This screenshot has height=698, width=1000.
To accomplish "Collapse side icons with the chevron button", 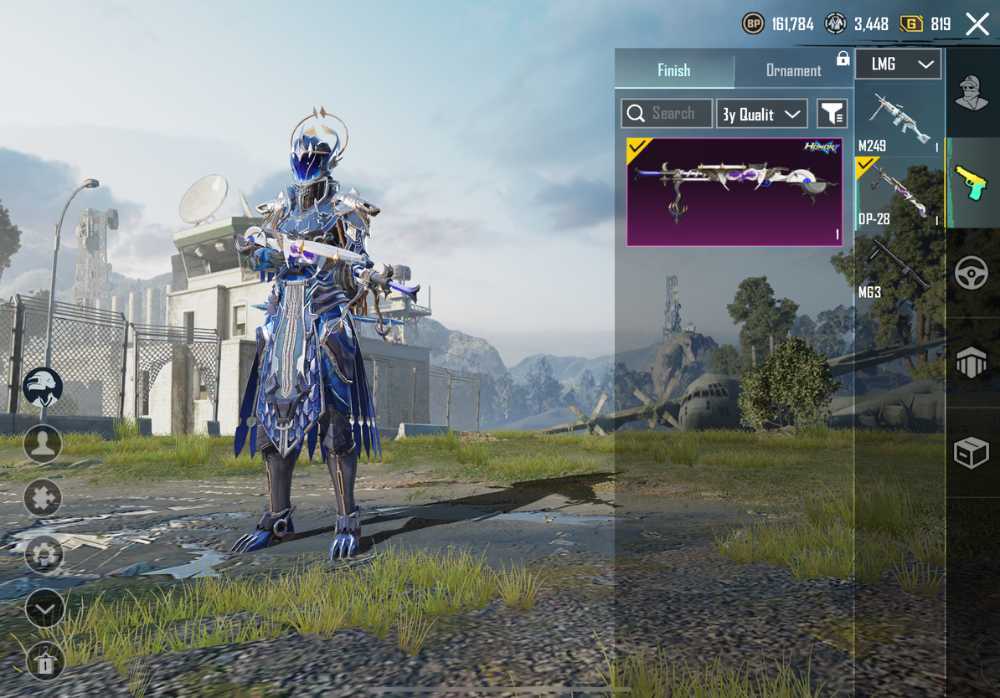I will pos(44,608).
